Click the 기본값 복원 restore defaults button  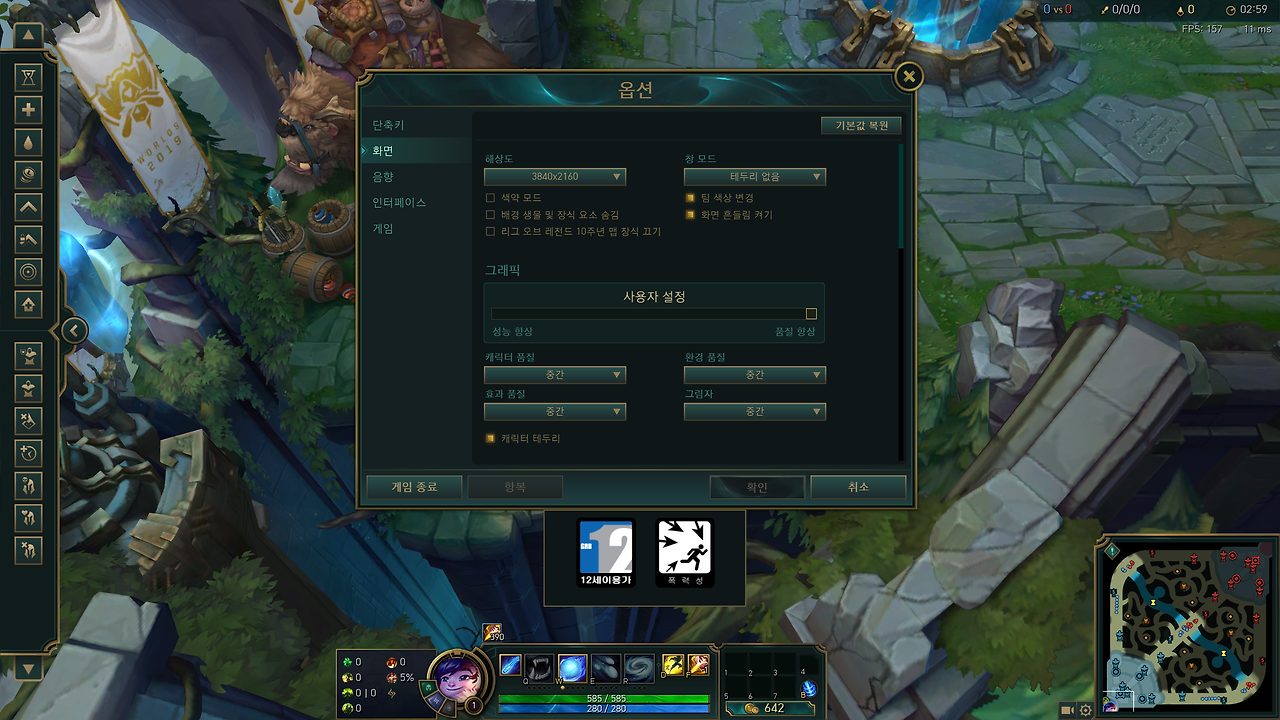[861, 125]
